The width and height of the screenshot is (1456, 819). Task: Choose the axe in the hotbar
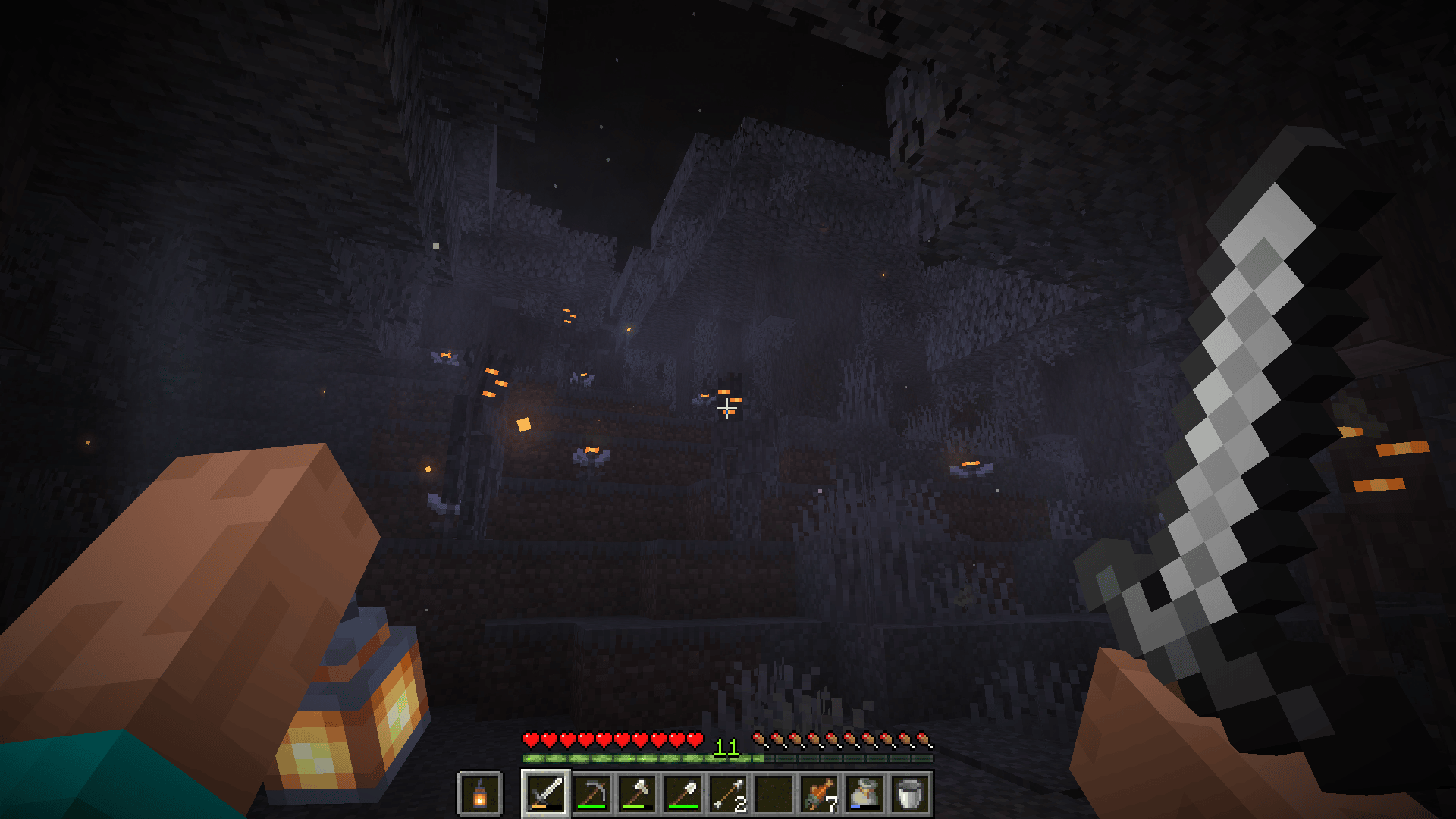(637, 794)
